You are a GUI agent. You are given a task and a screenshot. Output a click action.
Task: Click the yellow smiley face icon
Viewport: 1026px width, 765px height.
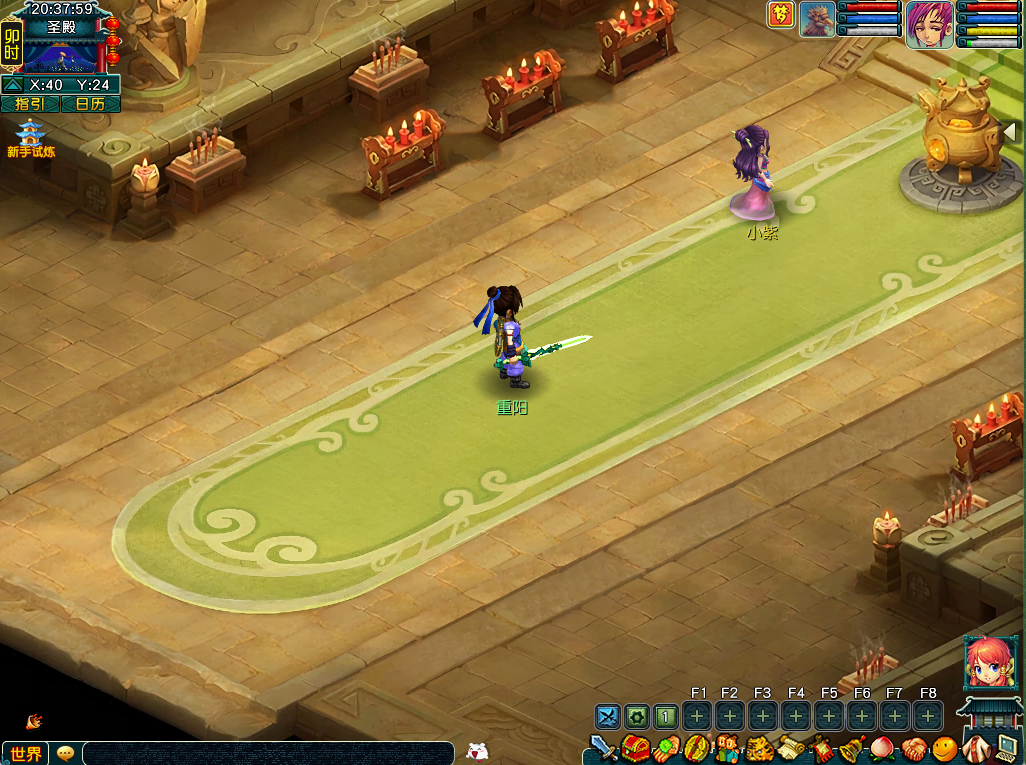point(944,748)
